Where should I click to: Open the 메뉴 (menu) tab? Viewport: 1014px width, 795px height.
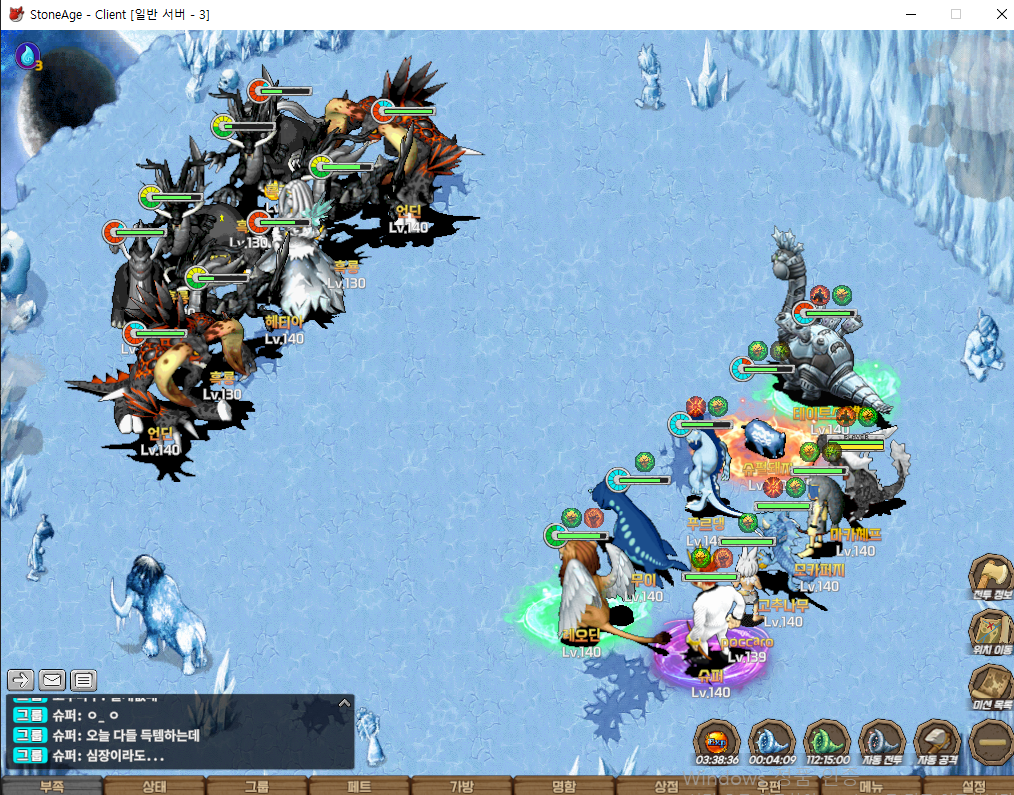click(x=871, y=786)
